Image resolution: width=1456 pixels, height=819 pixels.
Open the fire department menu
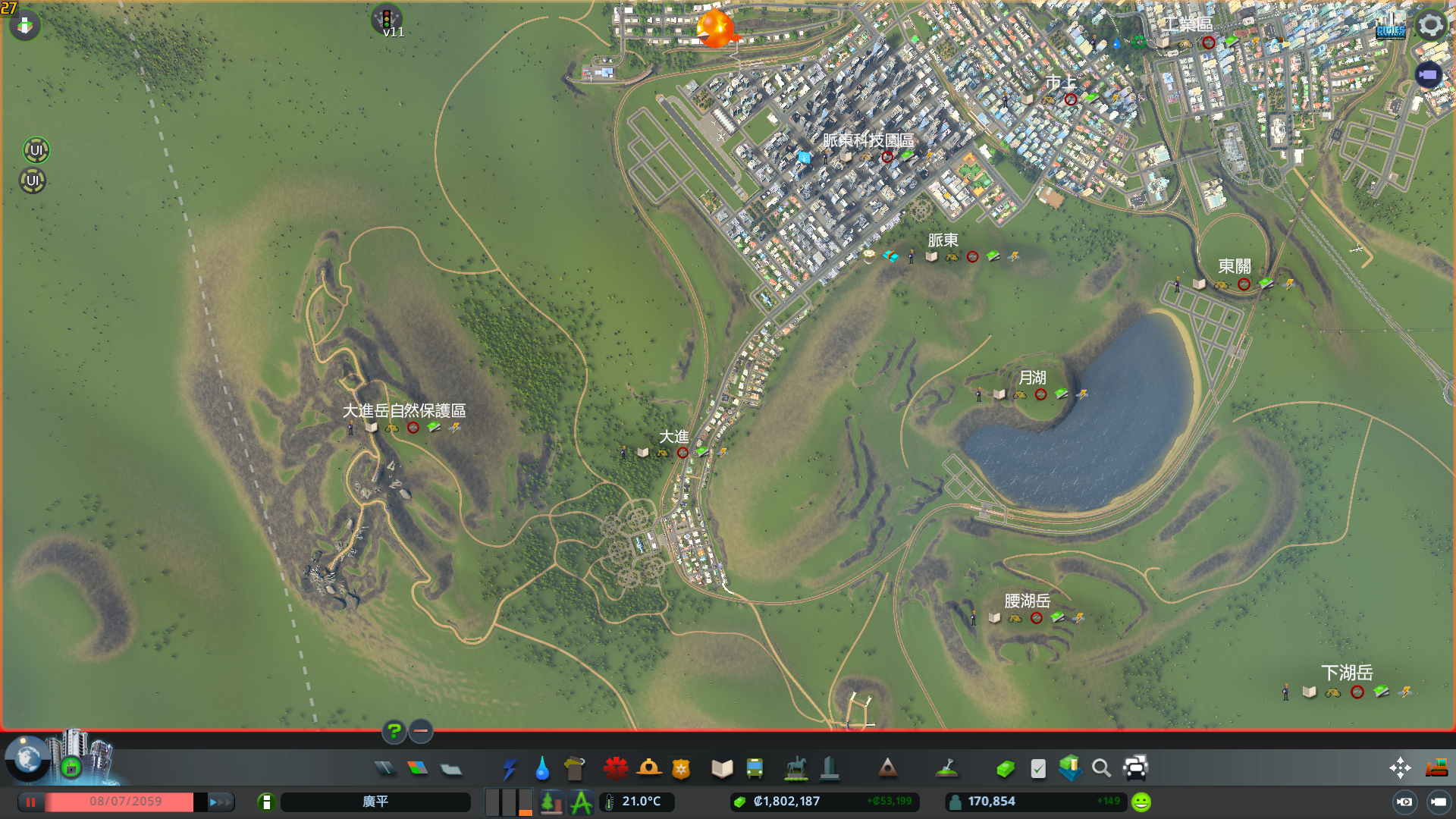point(648,769)
